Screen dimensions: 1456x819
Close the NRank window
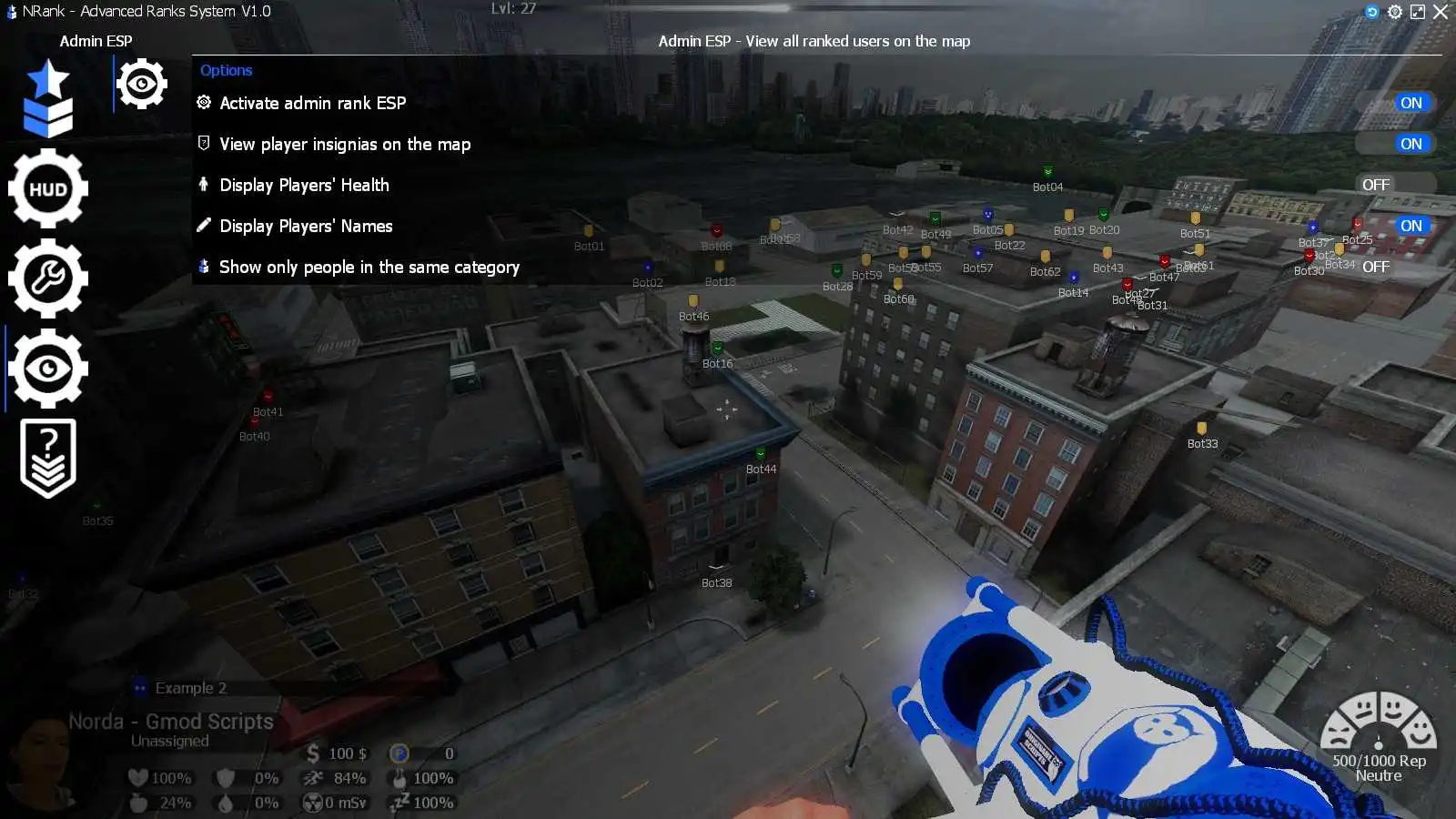(1441, 12)
